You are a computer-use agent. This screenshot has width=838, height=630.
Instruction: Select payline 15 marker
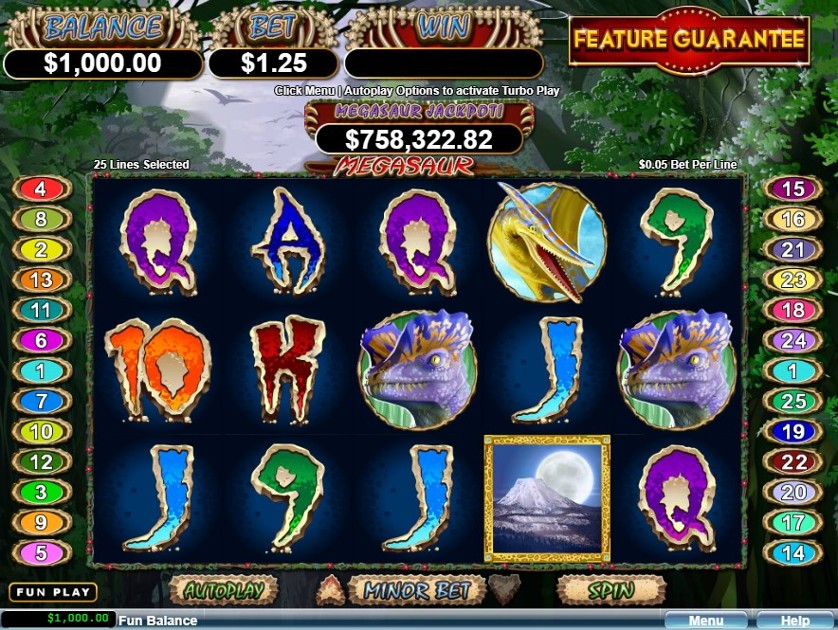point(792,189)
